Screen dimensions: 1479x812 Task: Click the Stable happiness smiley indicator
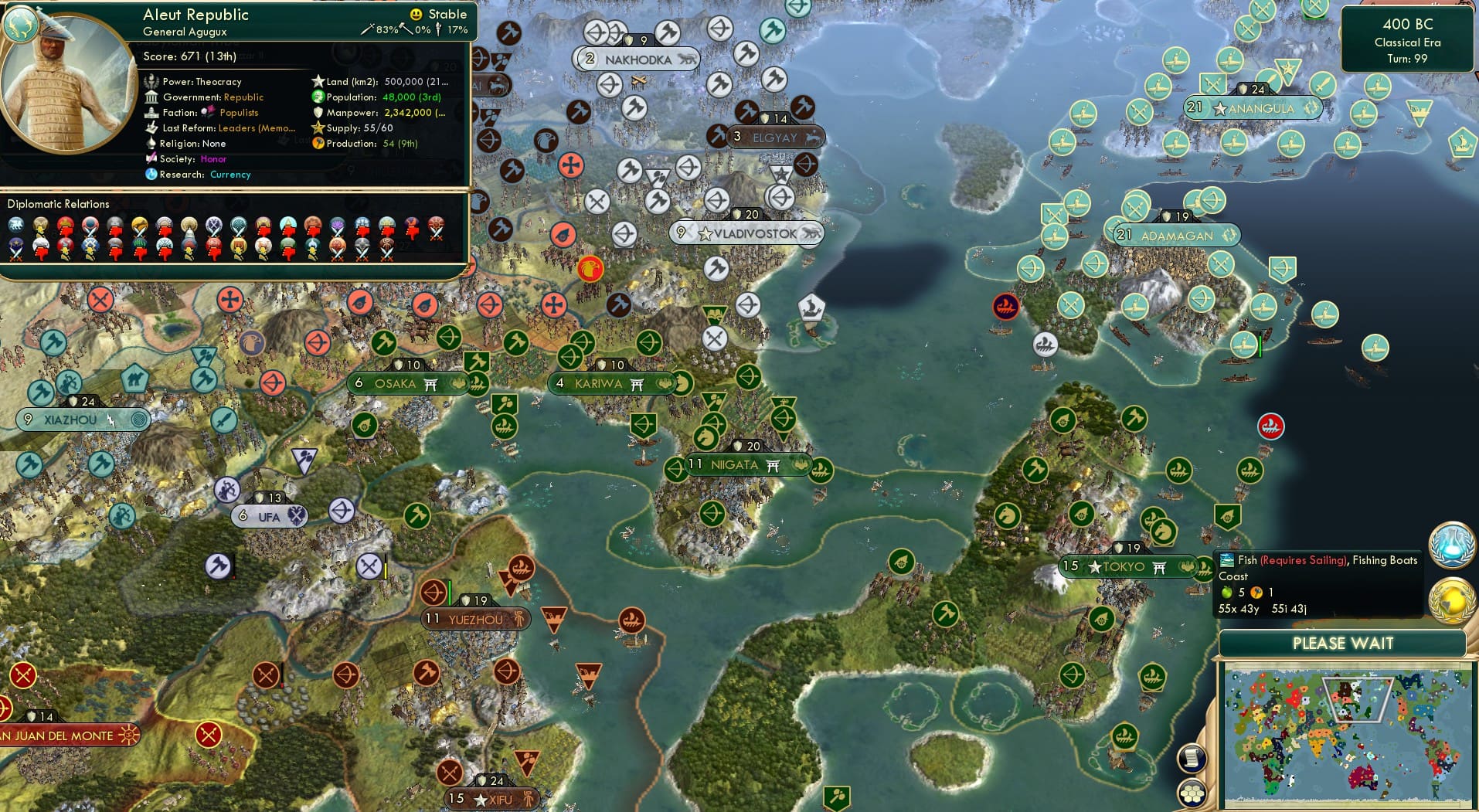click(x=416, y=14)
